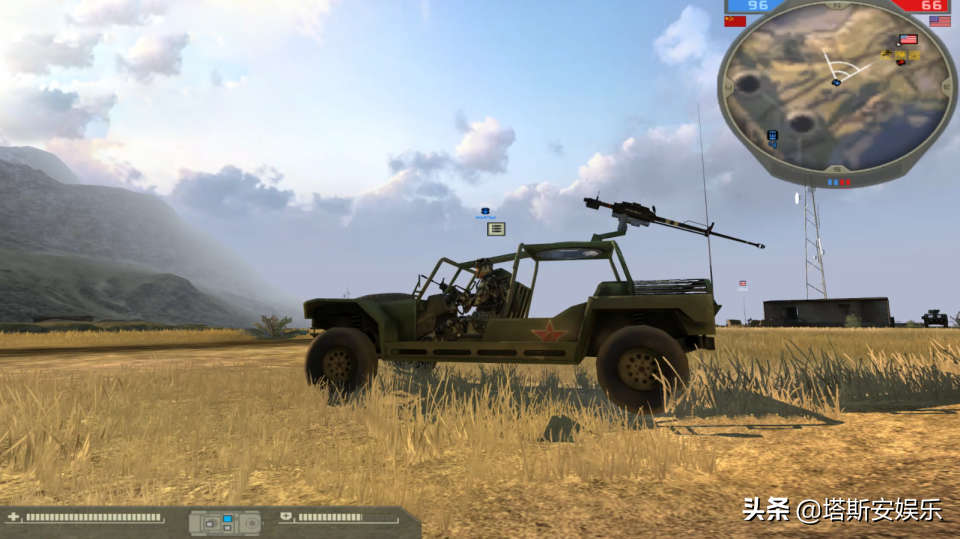Click the blue vehicle marker on minimap

tap(772, 136)
